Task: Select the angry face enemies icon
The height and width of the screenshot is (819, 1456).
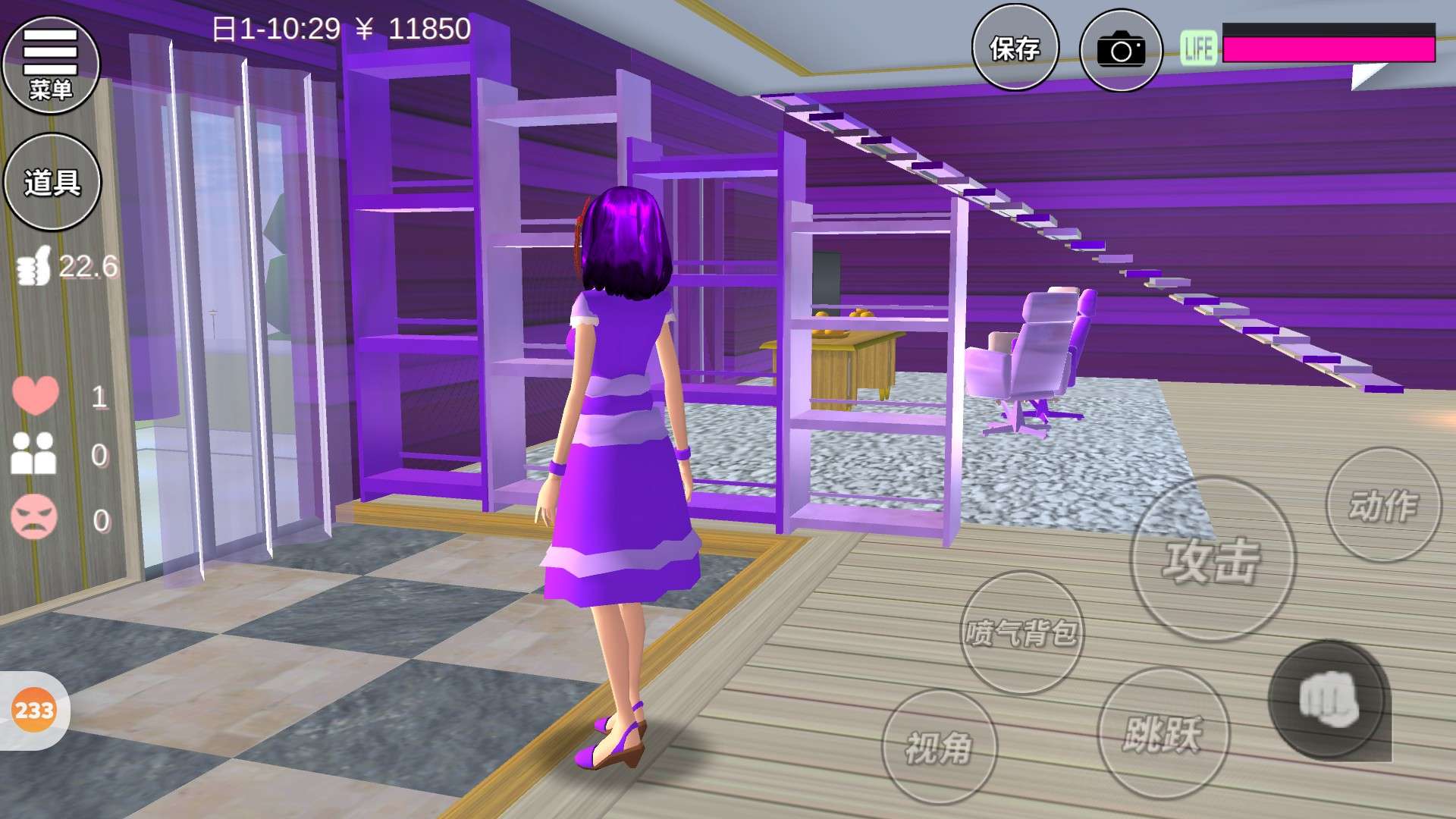Action: 34,517
